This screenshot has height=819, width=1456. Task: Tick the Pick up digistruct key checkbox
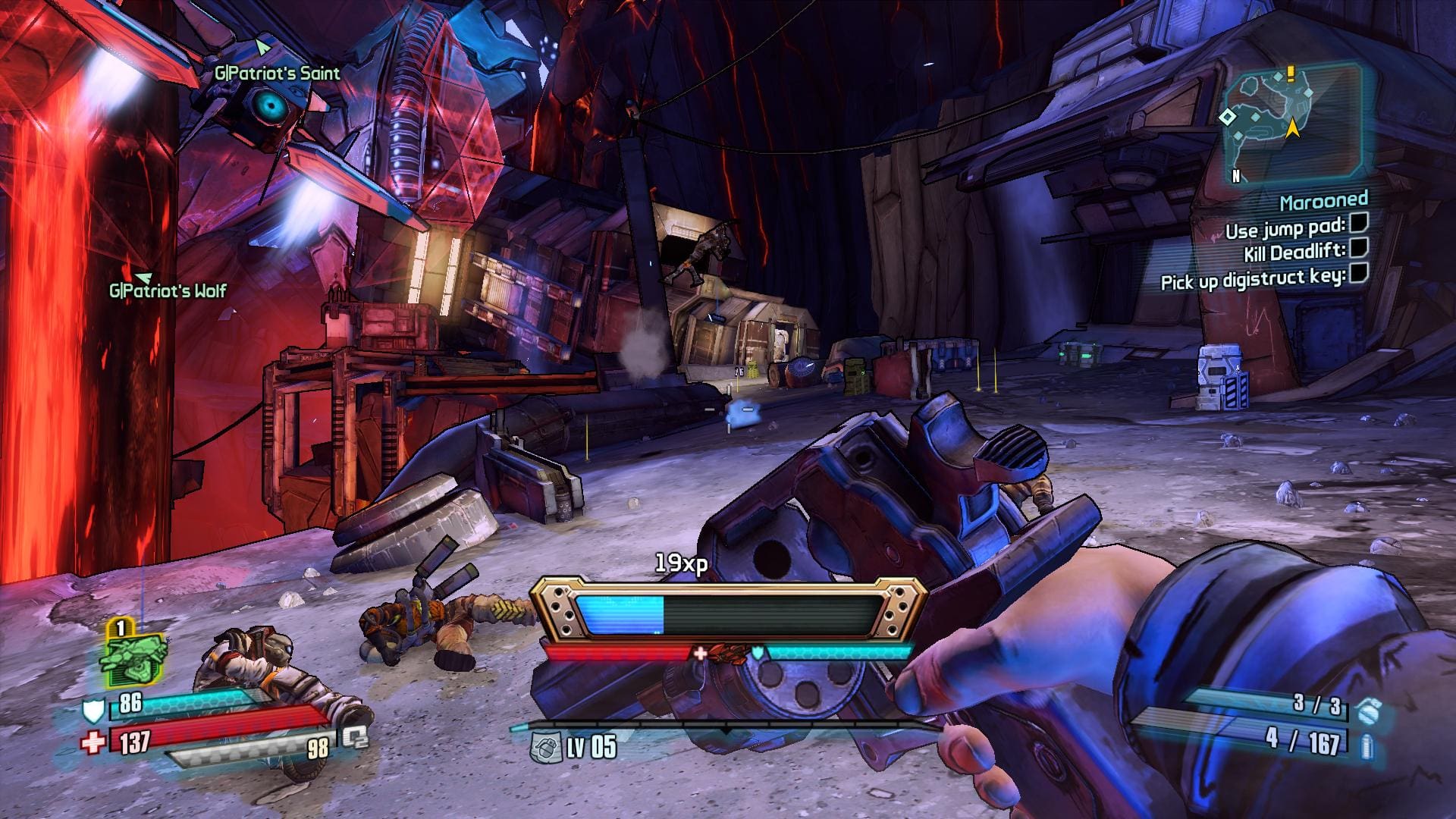[1359, 273]
